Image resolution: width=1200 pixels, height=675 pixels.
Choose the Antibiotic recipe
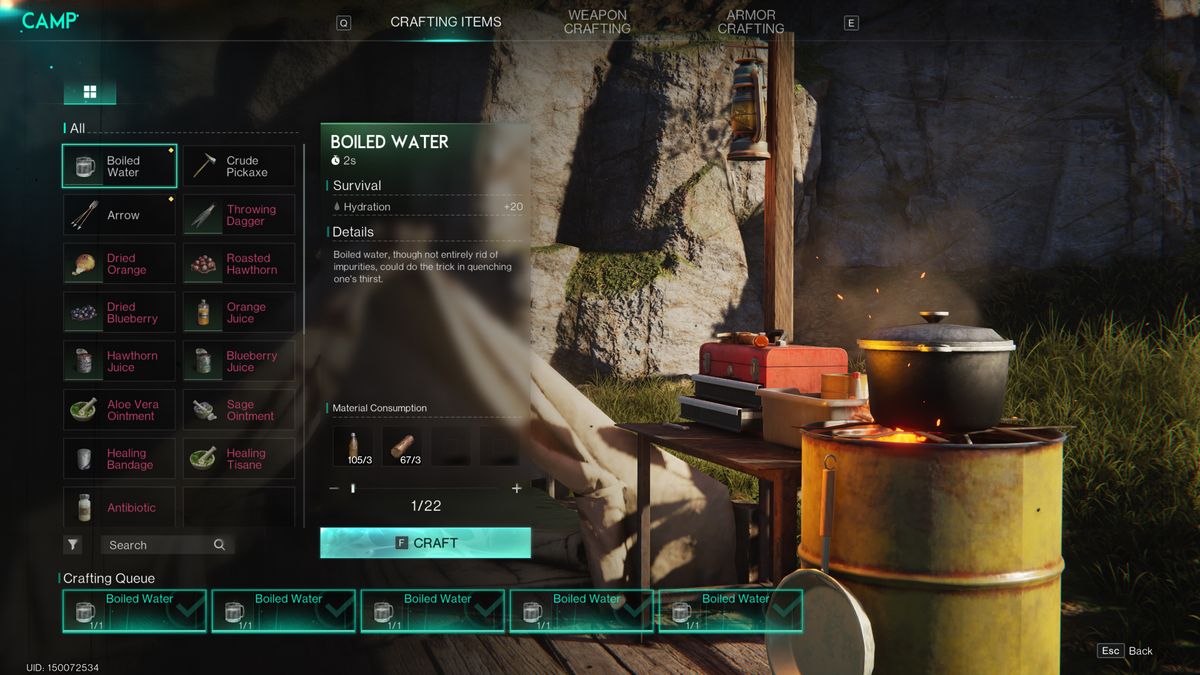coord(119,507)
